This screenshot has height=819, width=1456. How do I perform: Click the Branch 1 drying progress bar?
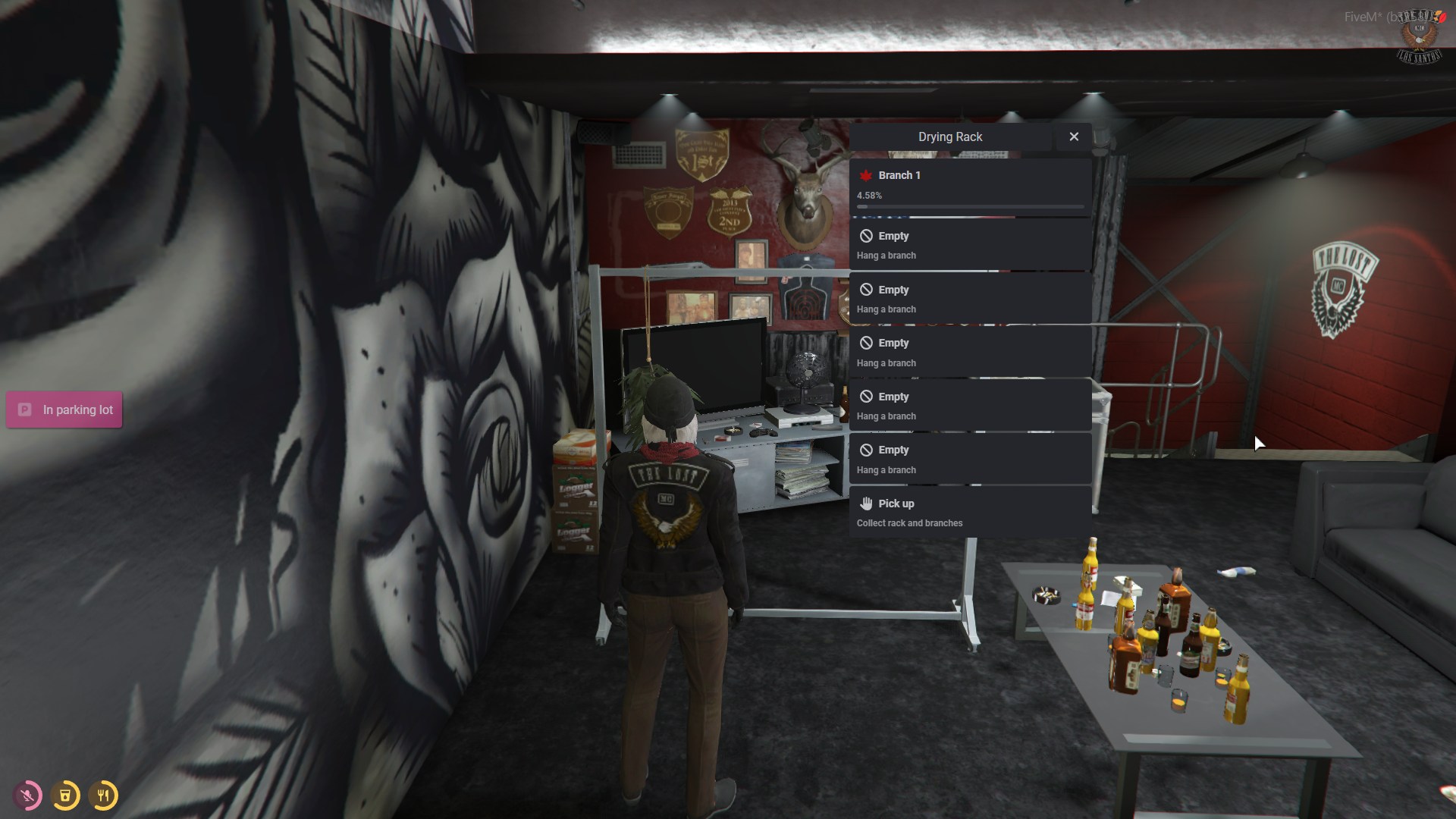(x=971, y=206)
